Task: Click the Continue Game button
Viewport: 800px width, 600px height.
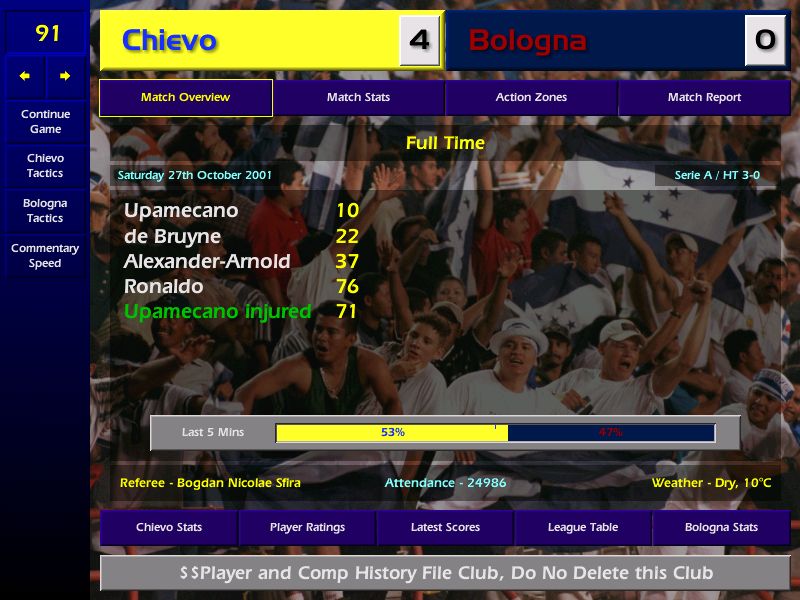Action: click(45, 122)
